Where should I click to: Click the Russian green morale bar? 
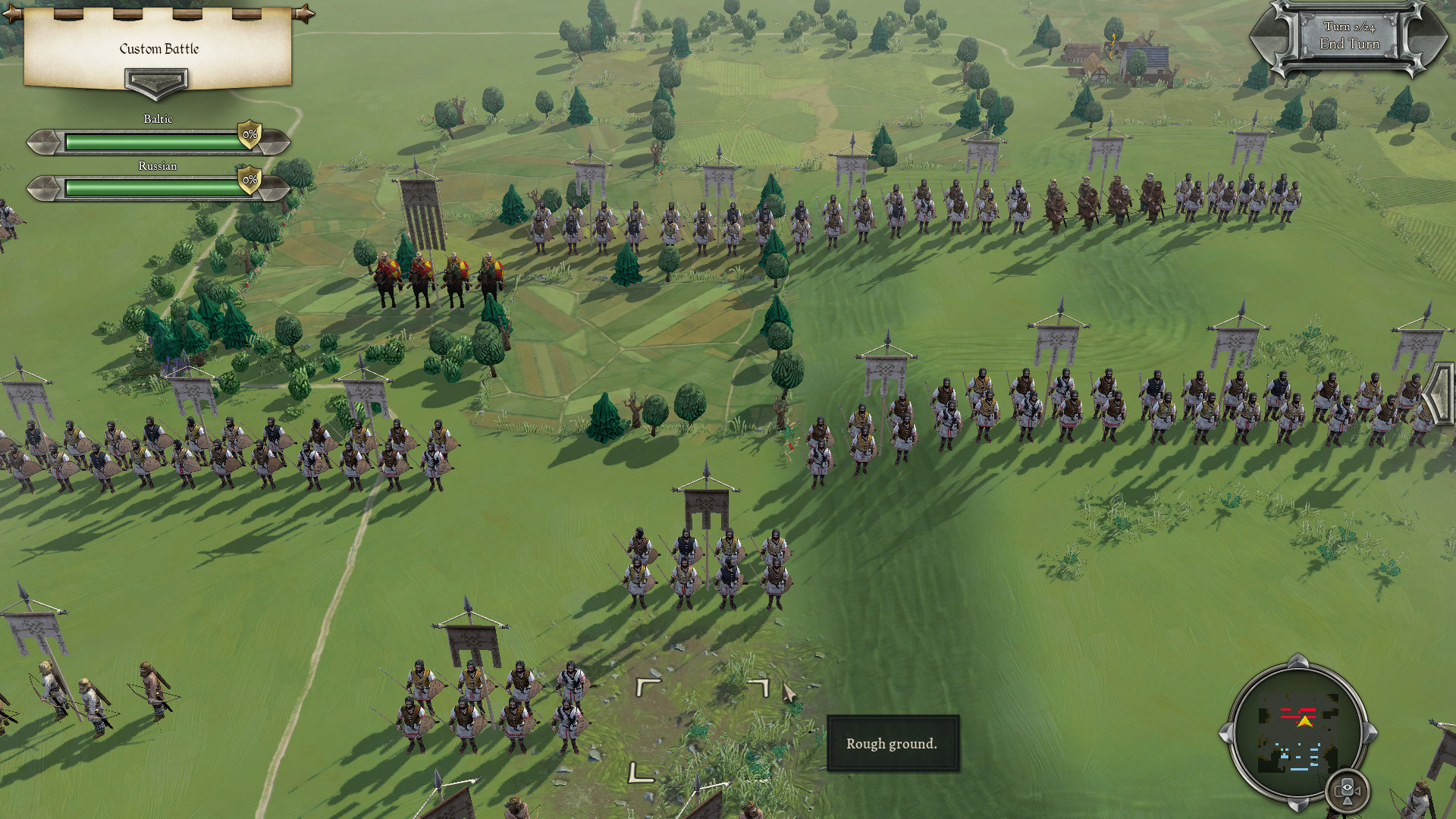click(152, 186)
